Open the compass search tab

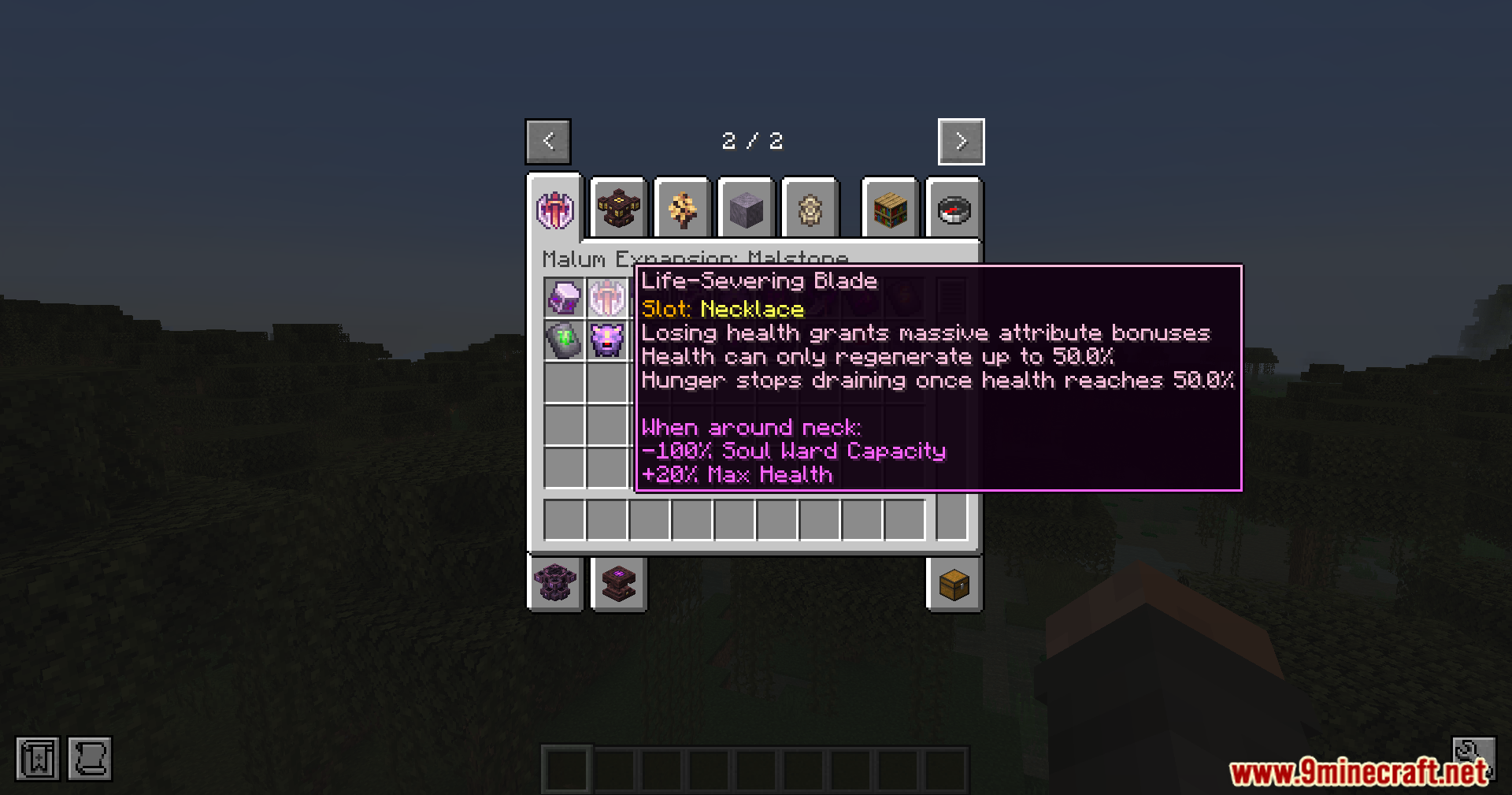pyautogui.click(x=954, y=209)
